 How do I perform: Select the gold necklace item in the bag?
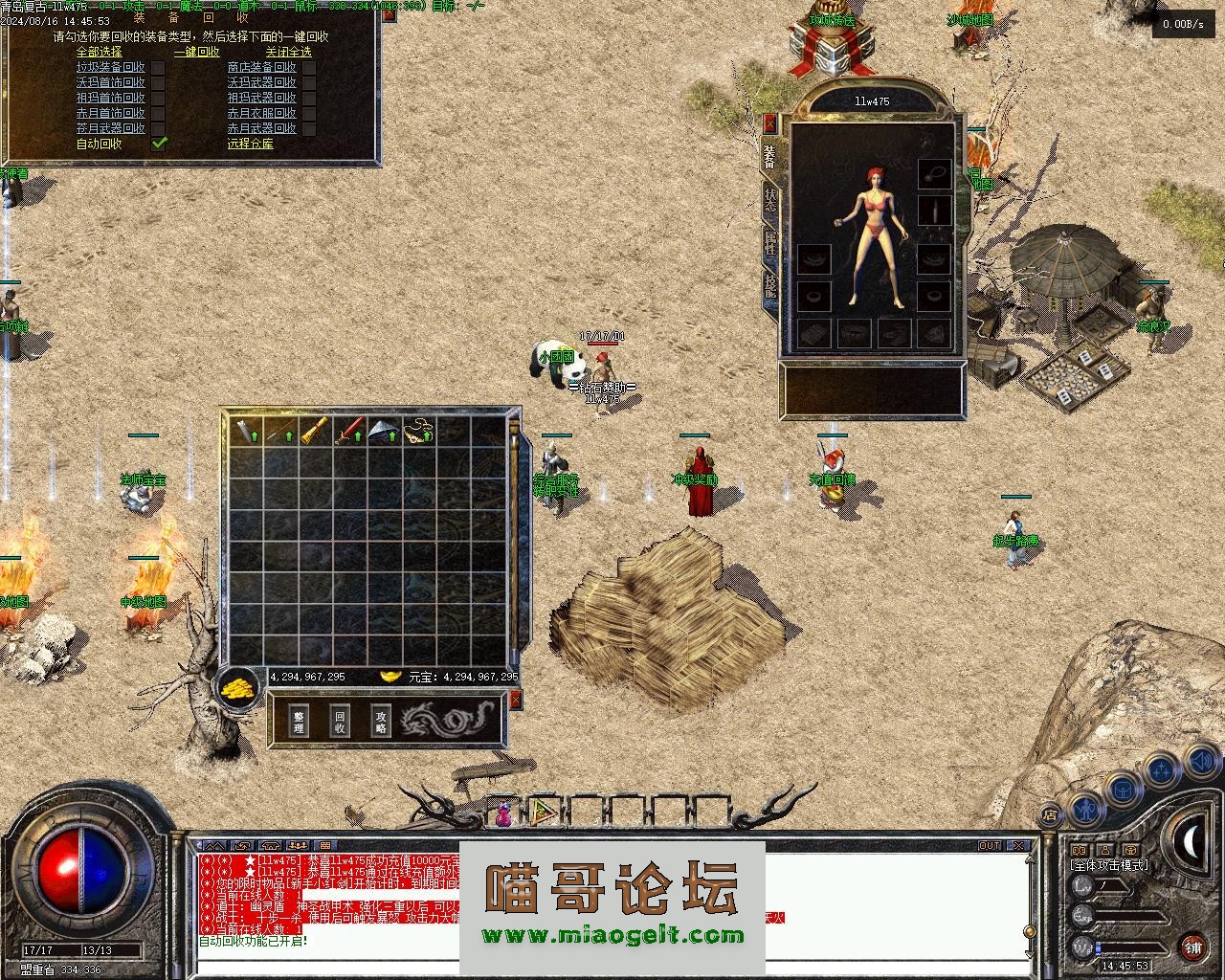pos(418,432)
